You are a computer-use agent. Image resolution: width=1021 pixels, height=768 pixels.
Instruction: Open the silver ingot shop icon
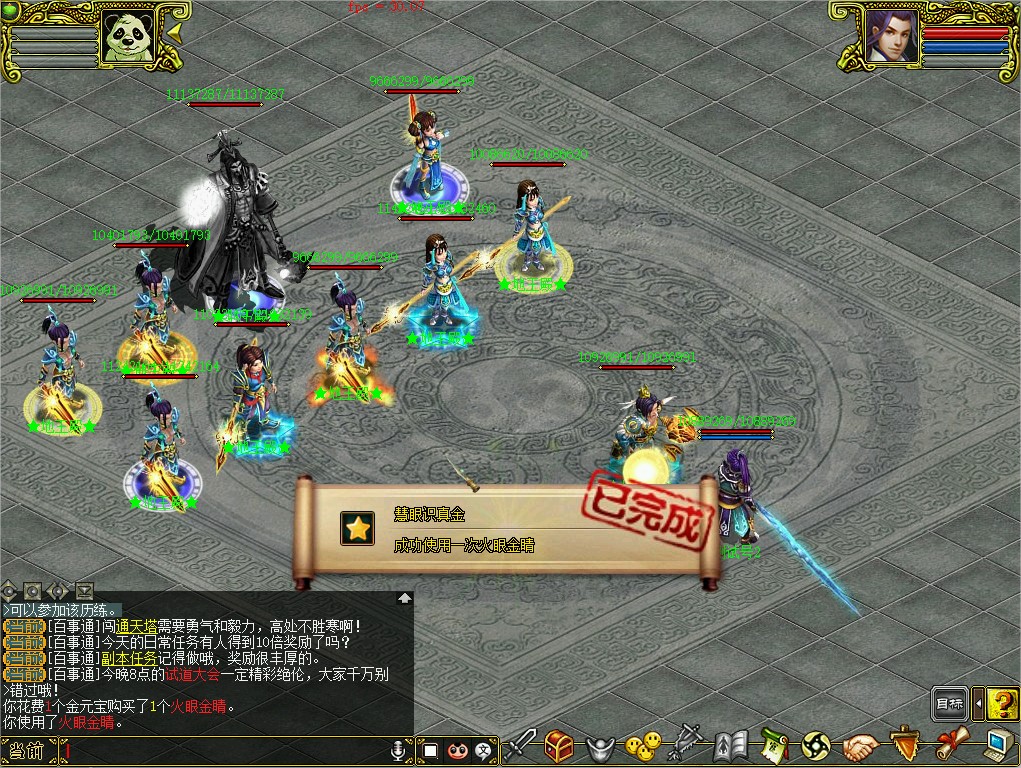[600, 746]
